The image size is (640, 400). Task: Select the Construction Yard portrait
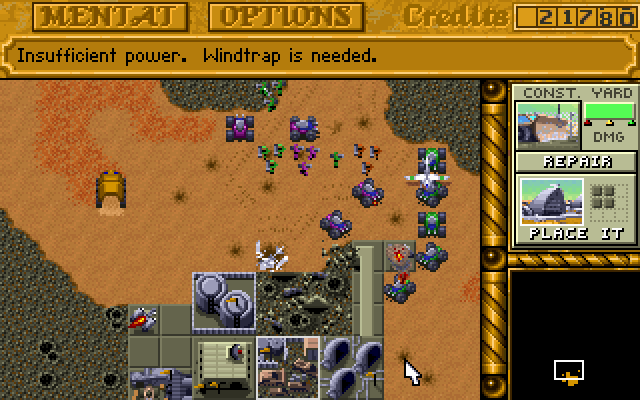[546, 126]
